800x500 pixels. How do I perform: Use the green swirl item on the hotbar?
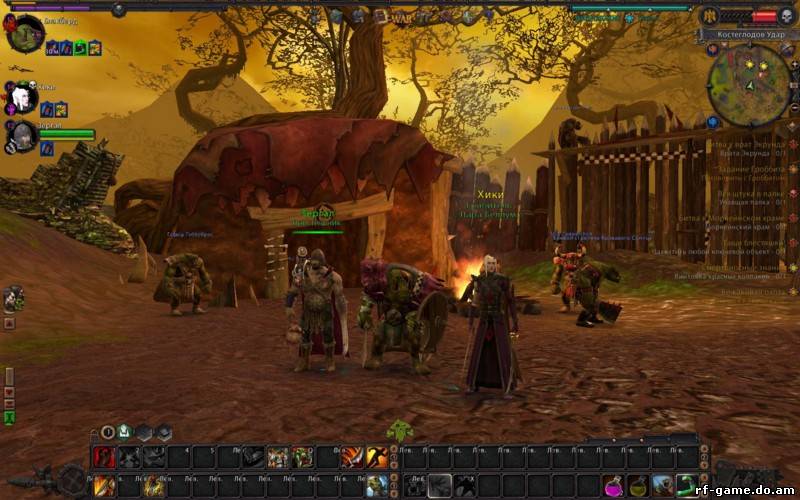pyautogui.click(x=685, y=486)
